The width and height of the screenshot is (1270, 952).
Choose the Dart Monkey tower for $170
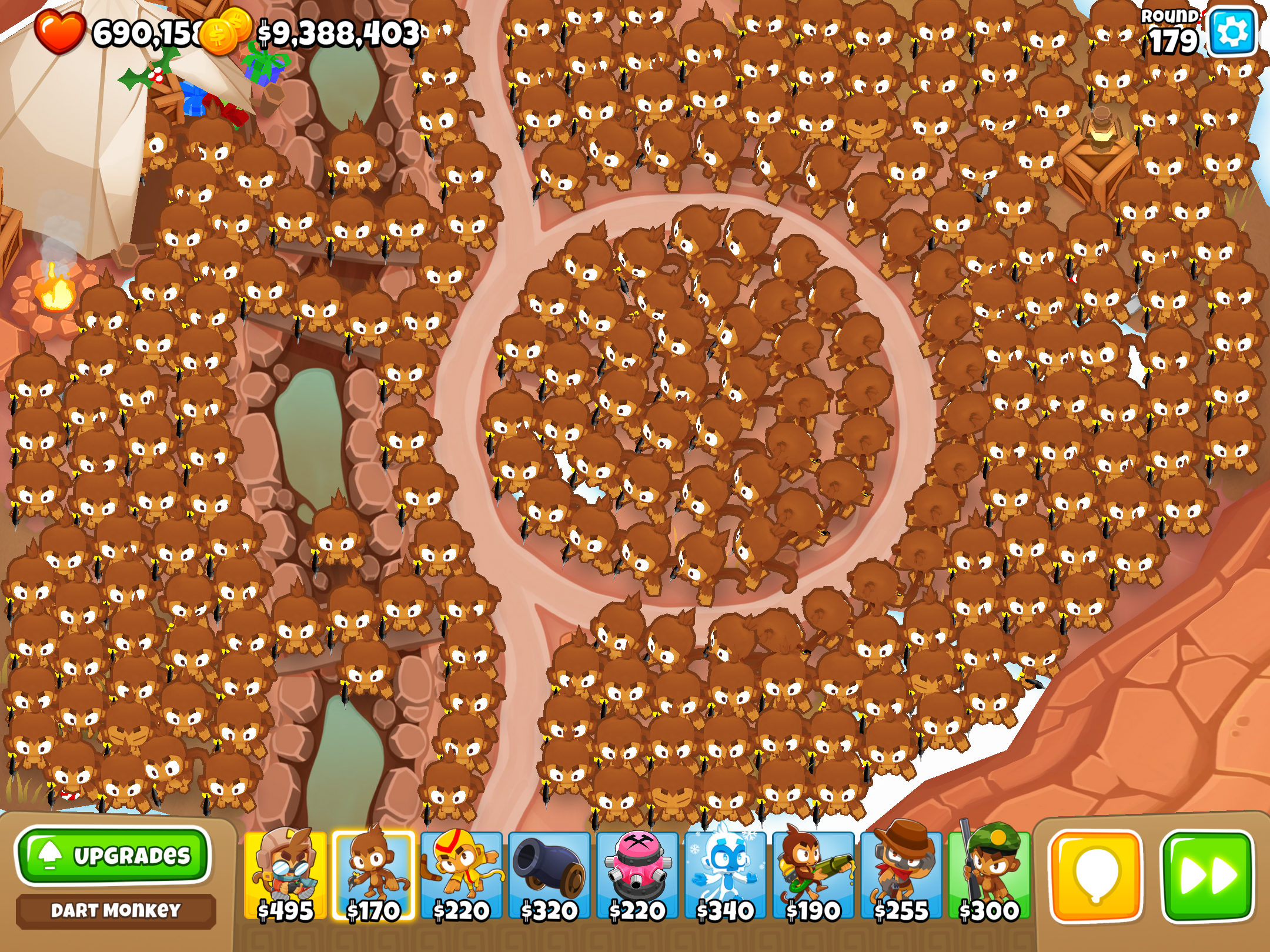click(373, 875)
